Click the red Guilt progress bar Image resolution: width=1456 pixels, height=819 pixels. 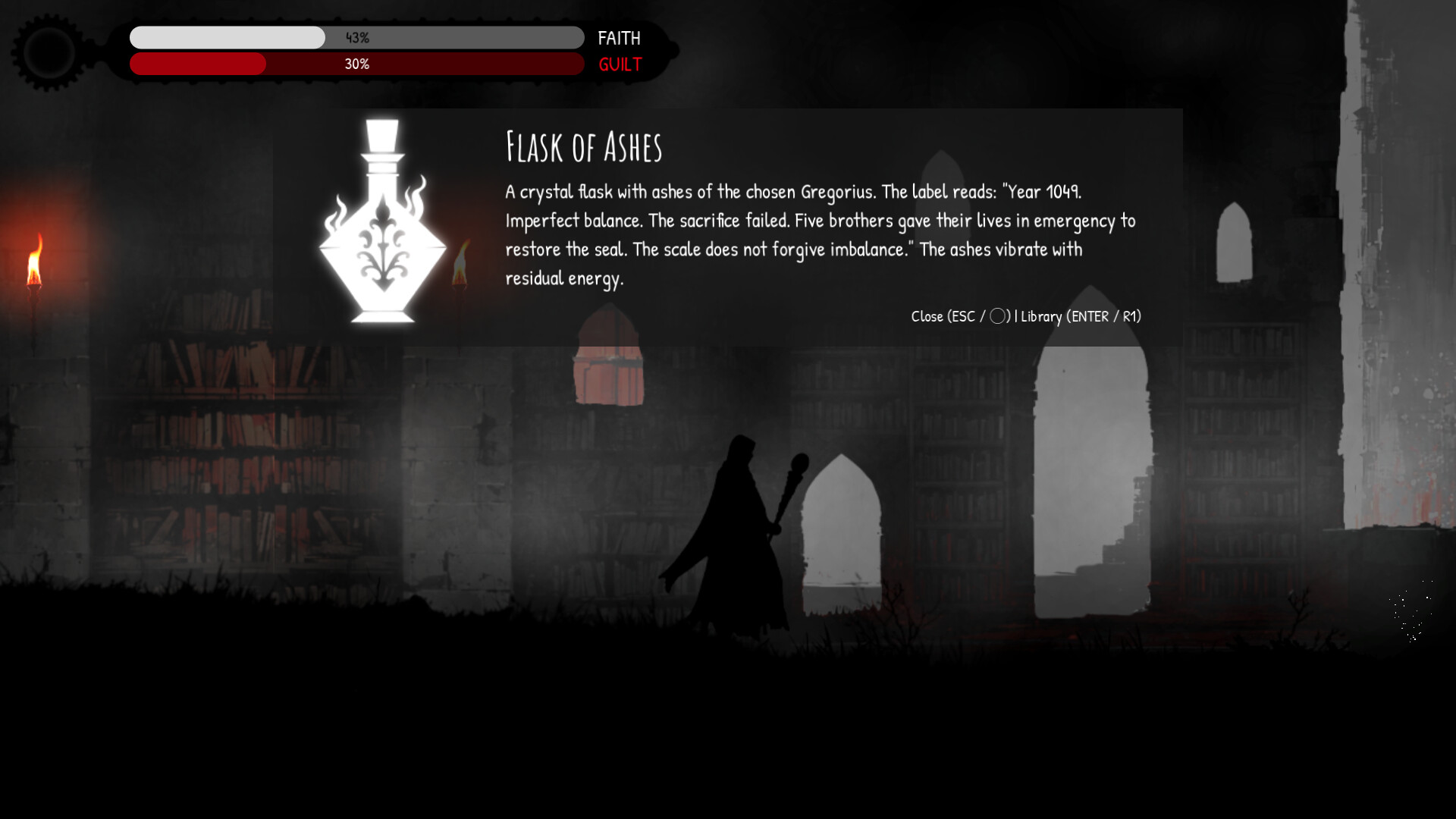pyautogui.click(x=197, y=64)
